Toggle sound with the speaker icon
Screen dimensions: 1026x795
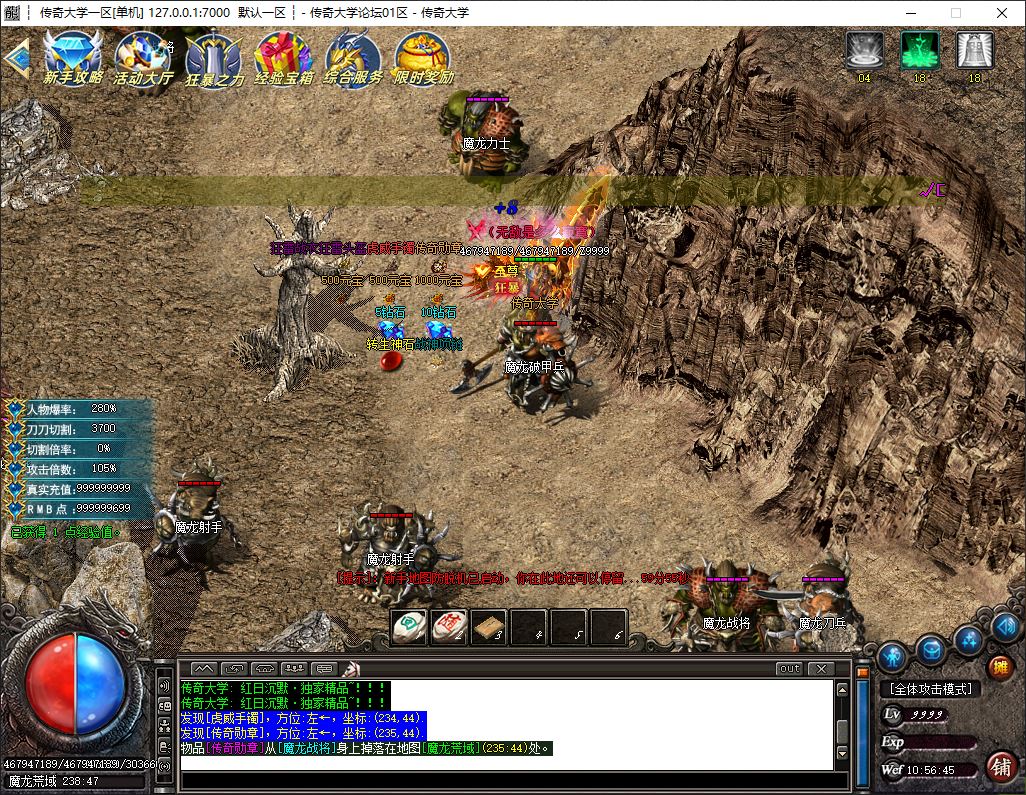pos(1006,627)
